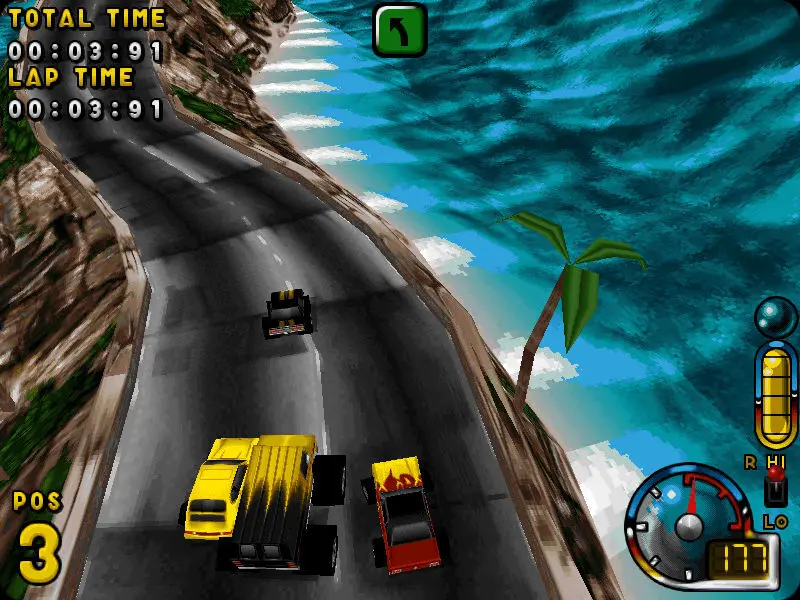Click the green left-turn arrow indicator

click(399, 29)
